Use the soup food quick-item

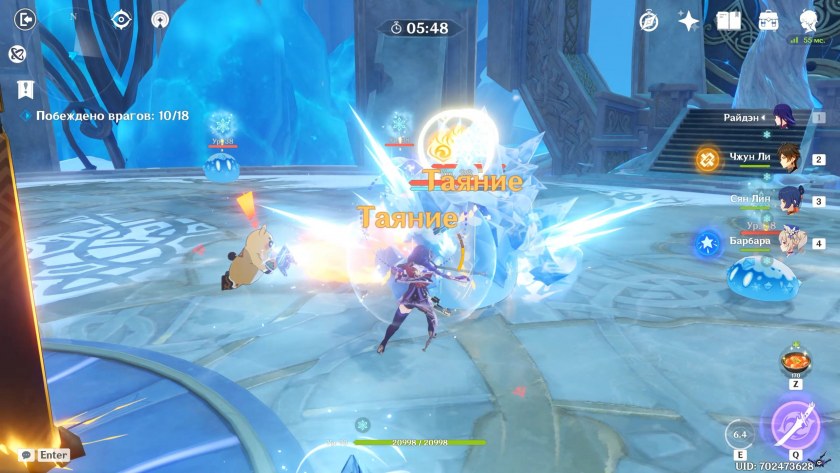[x=796, y=359]
